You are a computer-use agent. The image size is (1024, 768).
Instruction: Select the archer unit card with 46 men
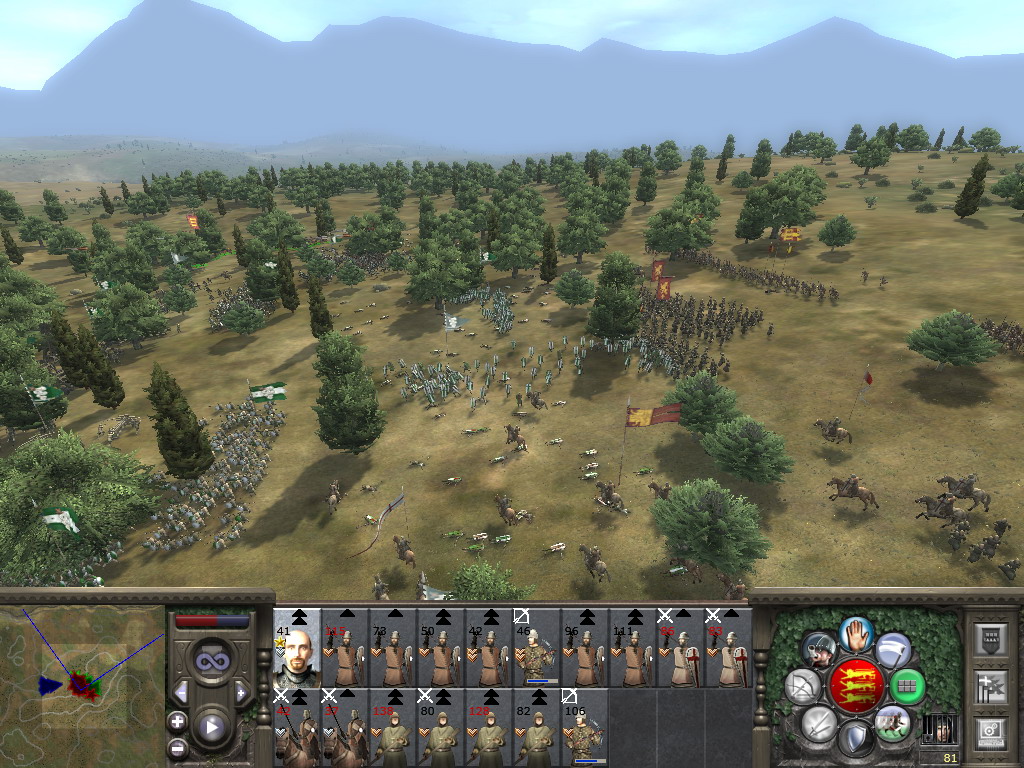point(537,648)
